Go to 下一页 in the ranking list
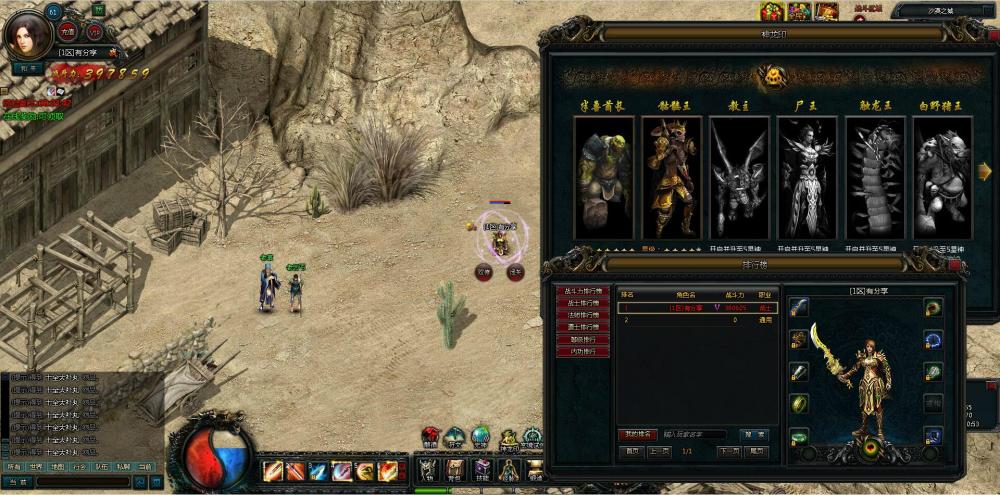1000x495 pixels. (730, 451)
